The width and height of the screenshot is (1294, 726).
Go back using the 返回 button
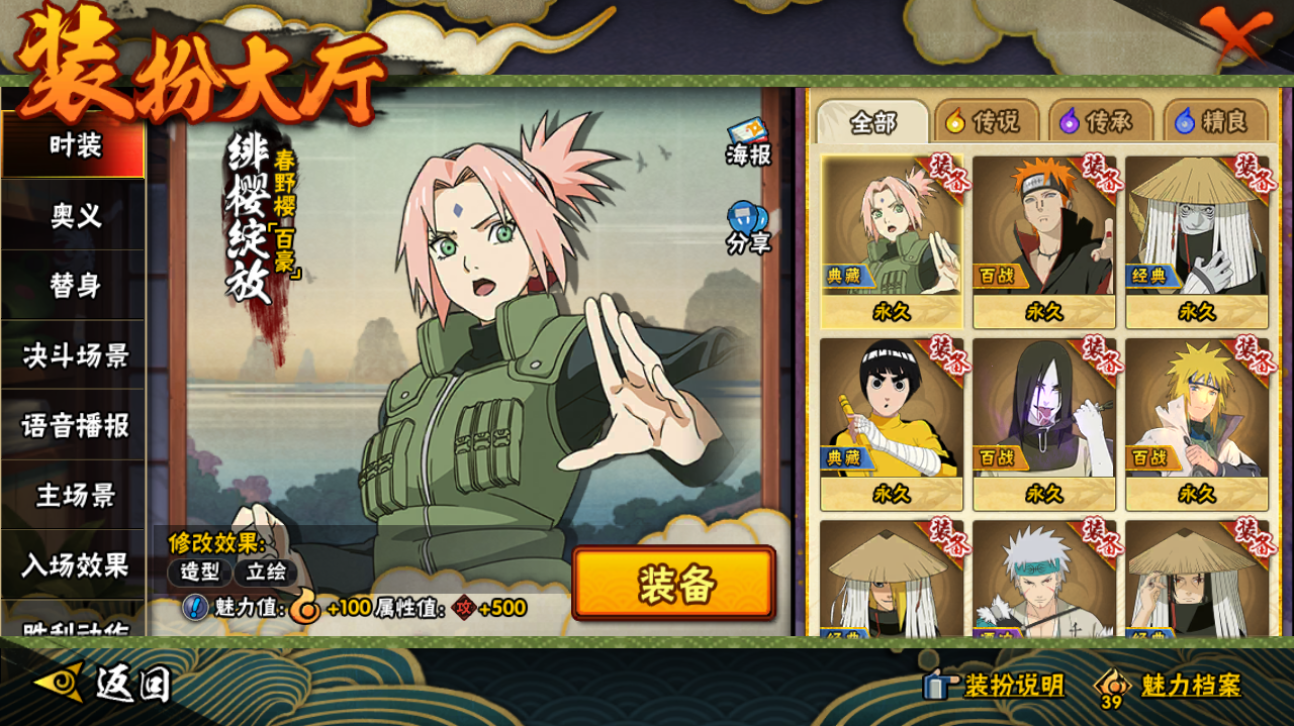pos(104,684)
